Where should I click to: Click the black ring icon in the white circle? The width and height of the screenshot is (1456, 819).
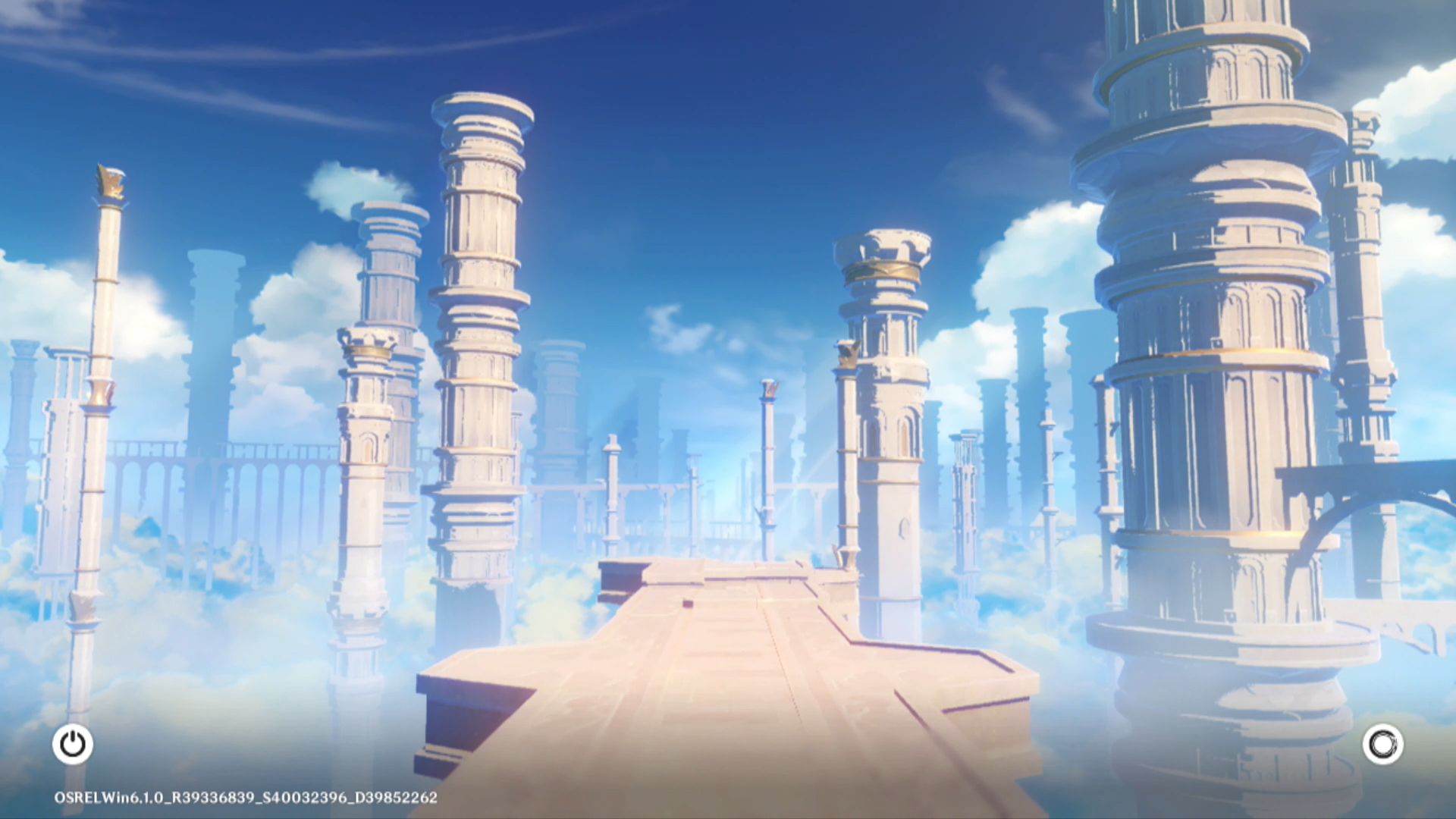[1382, 744]
